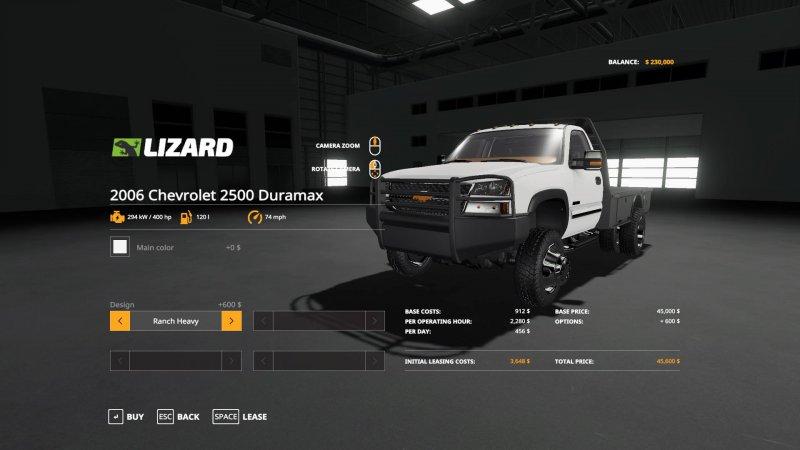Buy the 2006 Chevrolet 2500 Duramax
Screen dimensions: 800x450
pyautogui.click(x=125, y=416)
